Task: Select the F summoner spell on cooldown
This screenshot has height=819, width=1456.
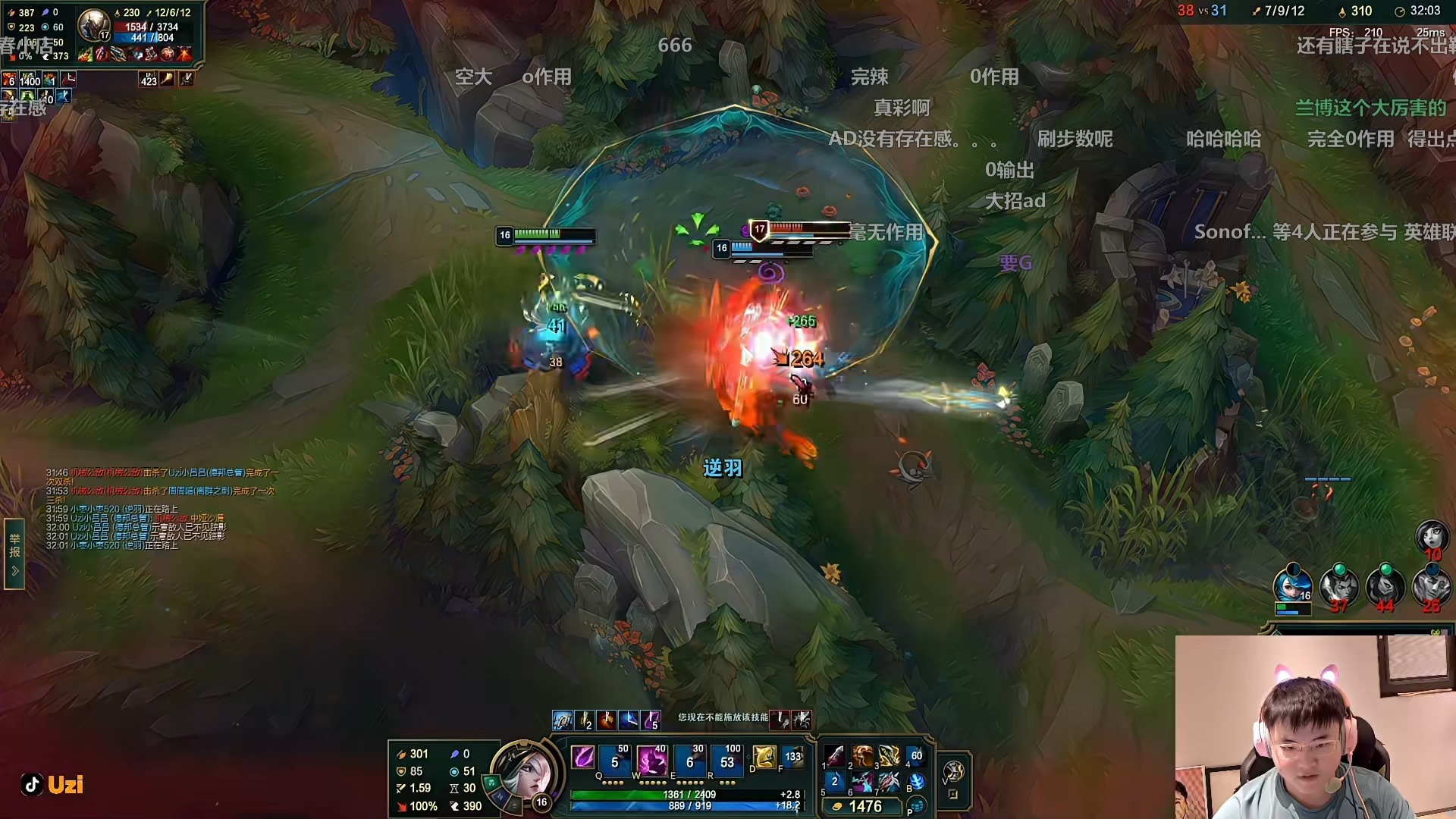Action: (792, 757)
